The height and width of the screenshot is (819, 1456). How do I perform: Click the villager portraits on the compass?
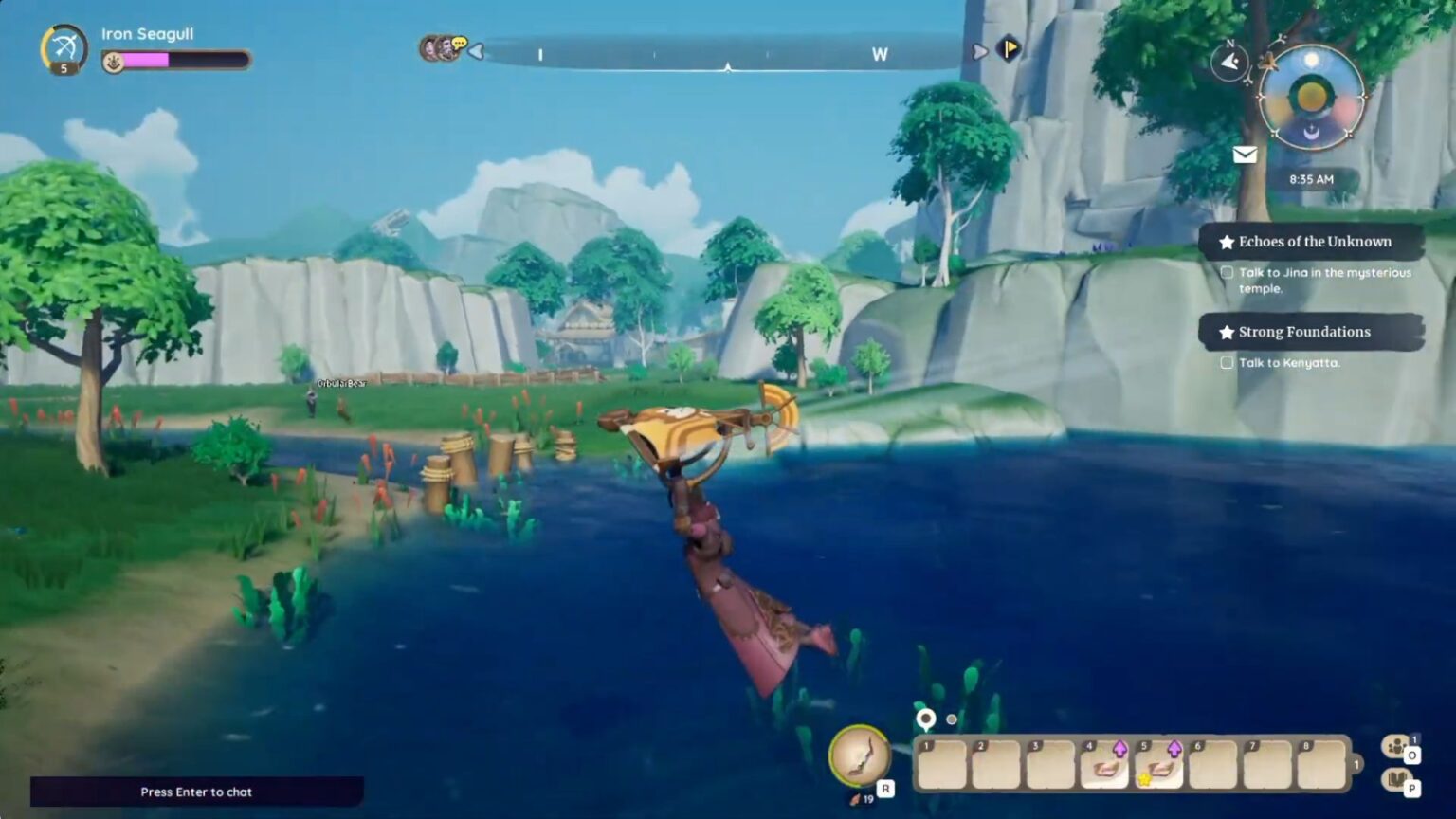pyautogui.click(x=441, y=48)
